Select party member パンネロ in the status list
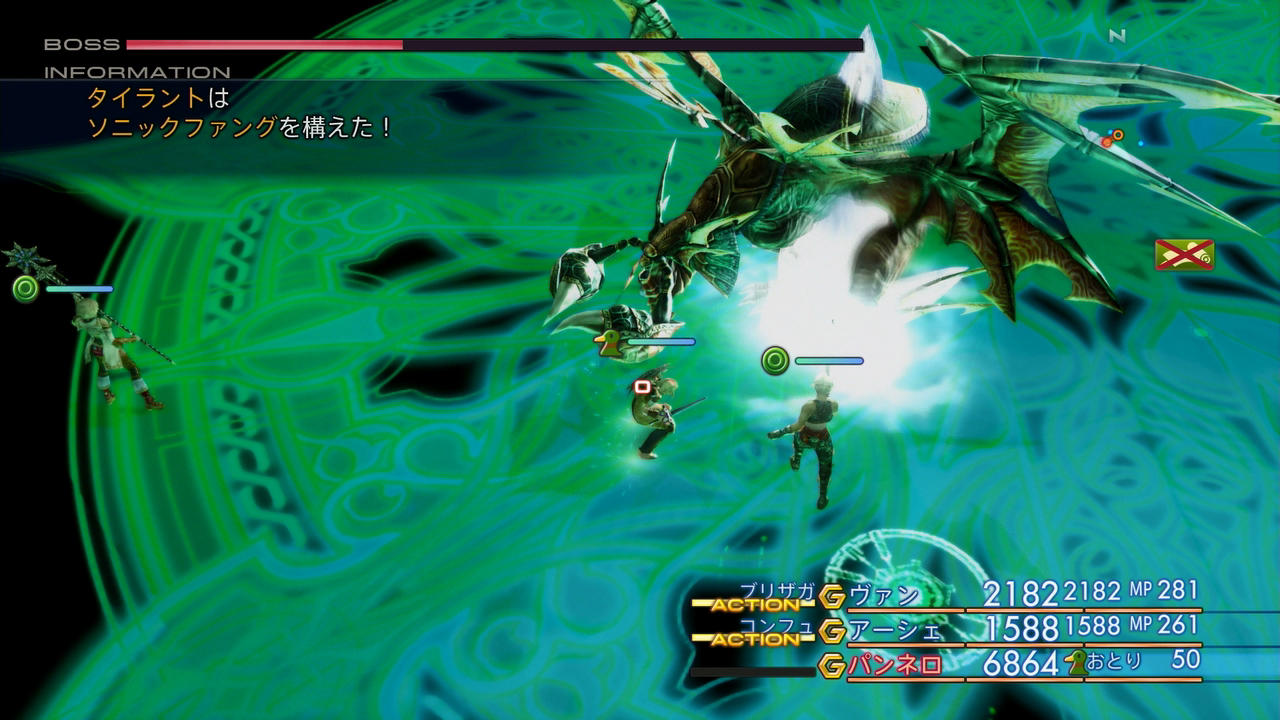1280x720 pixels. tap(895, 665)
